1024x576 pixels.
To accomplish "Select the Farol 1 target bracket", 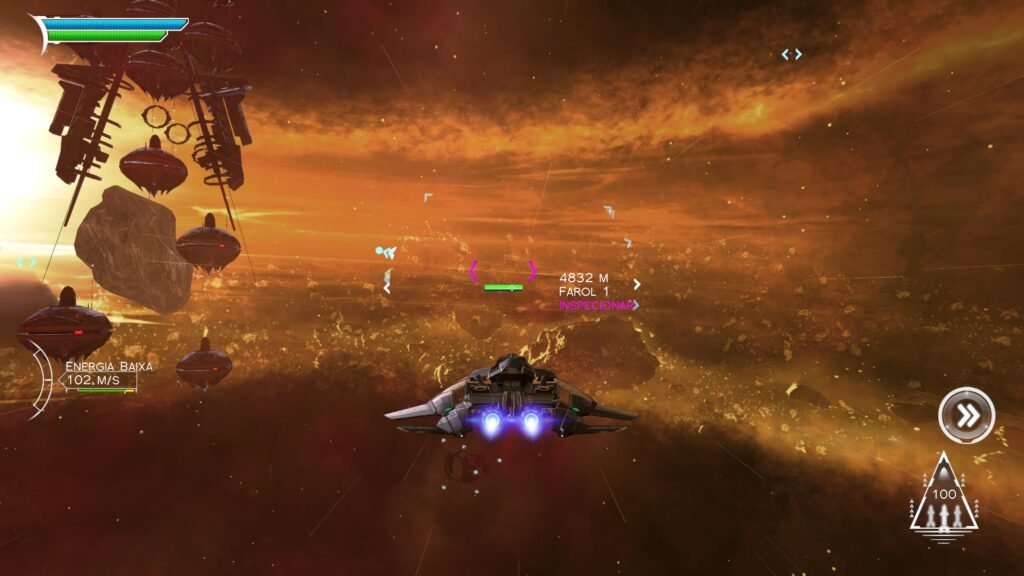I will [503, 271].
